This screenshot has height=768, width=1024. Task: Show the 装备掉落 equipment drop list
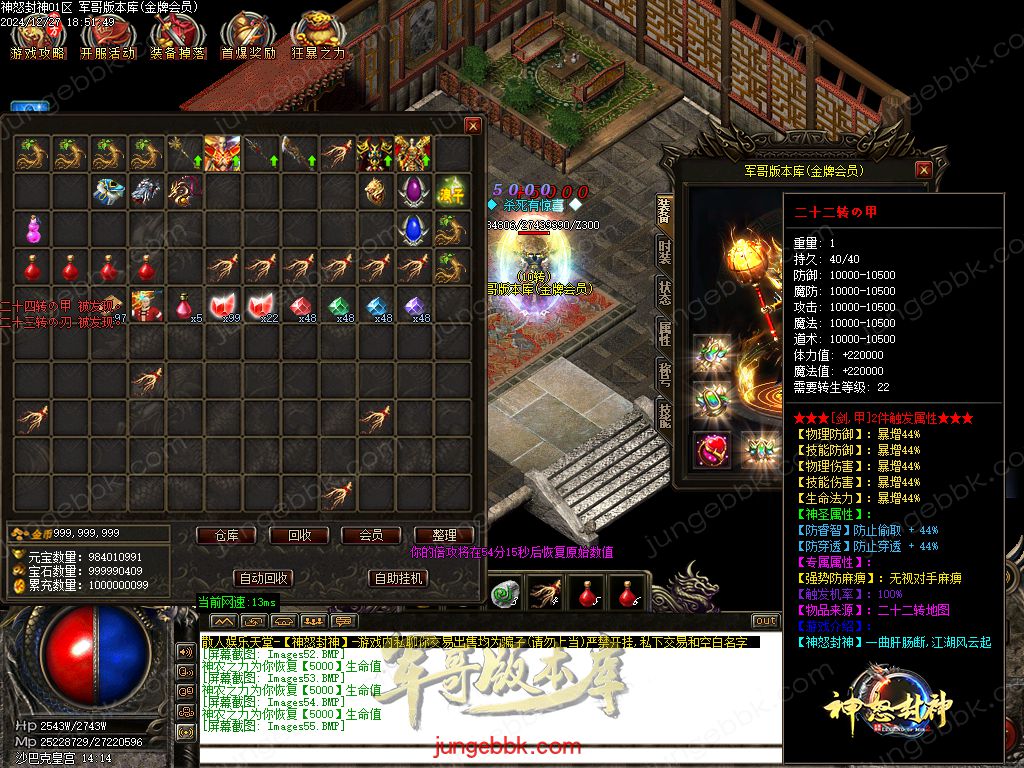(x=177, y=37)
